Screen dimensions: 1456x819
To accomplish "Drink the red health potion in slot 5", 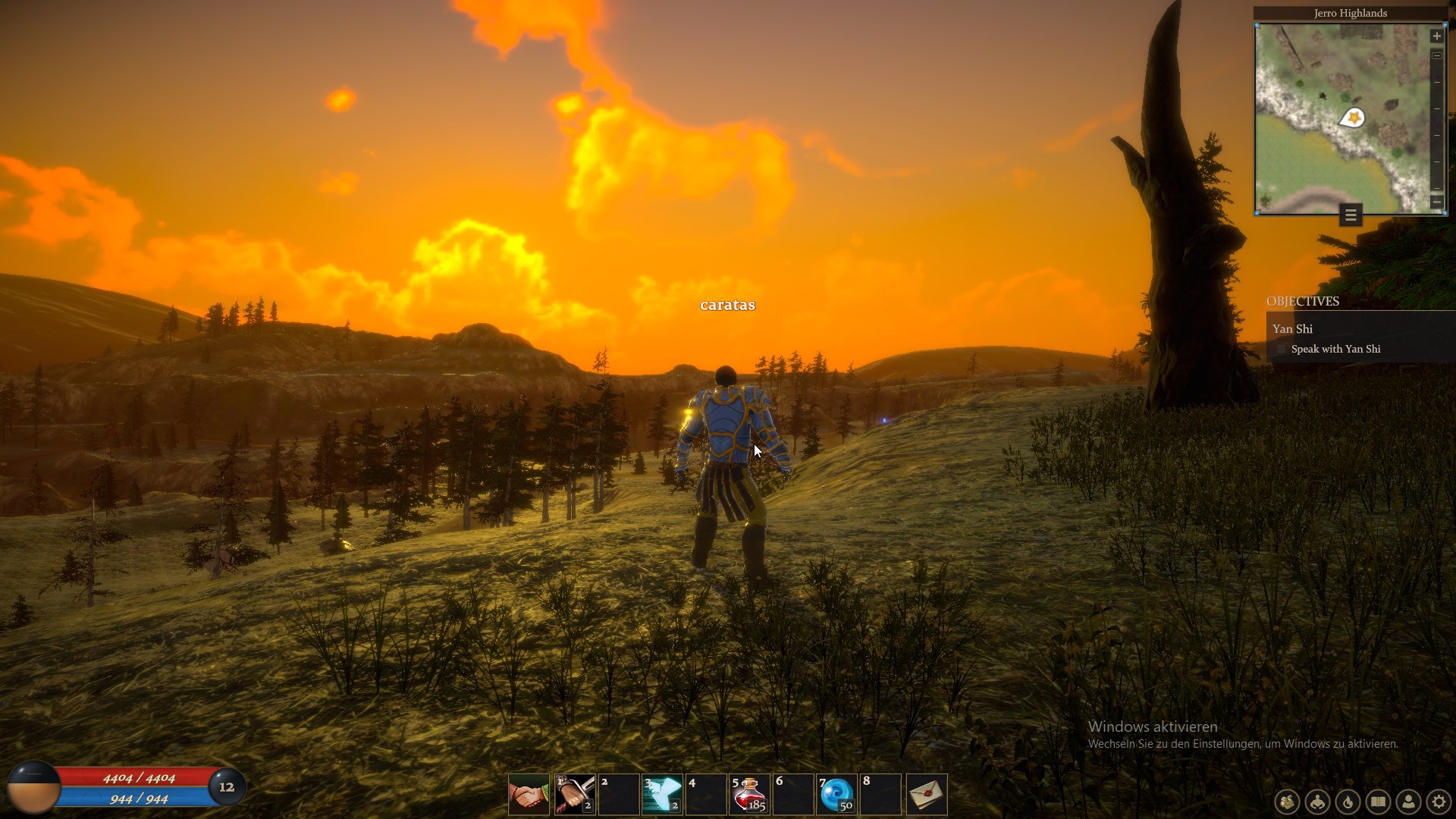I will [749, 794].
